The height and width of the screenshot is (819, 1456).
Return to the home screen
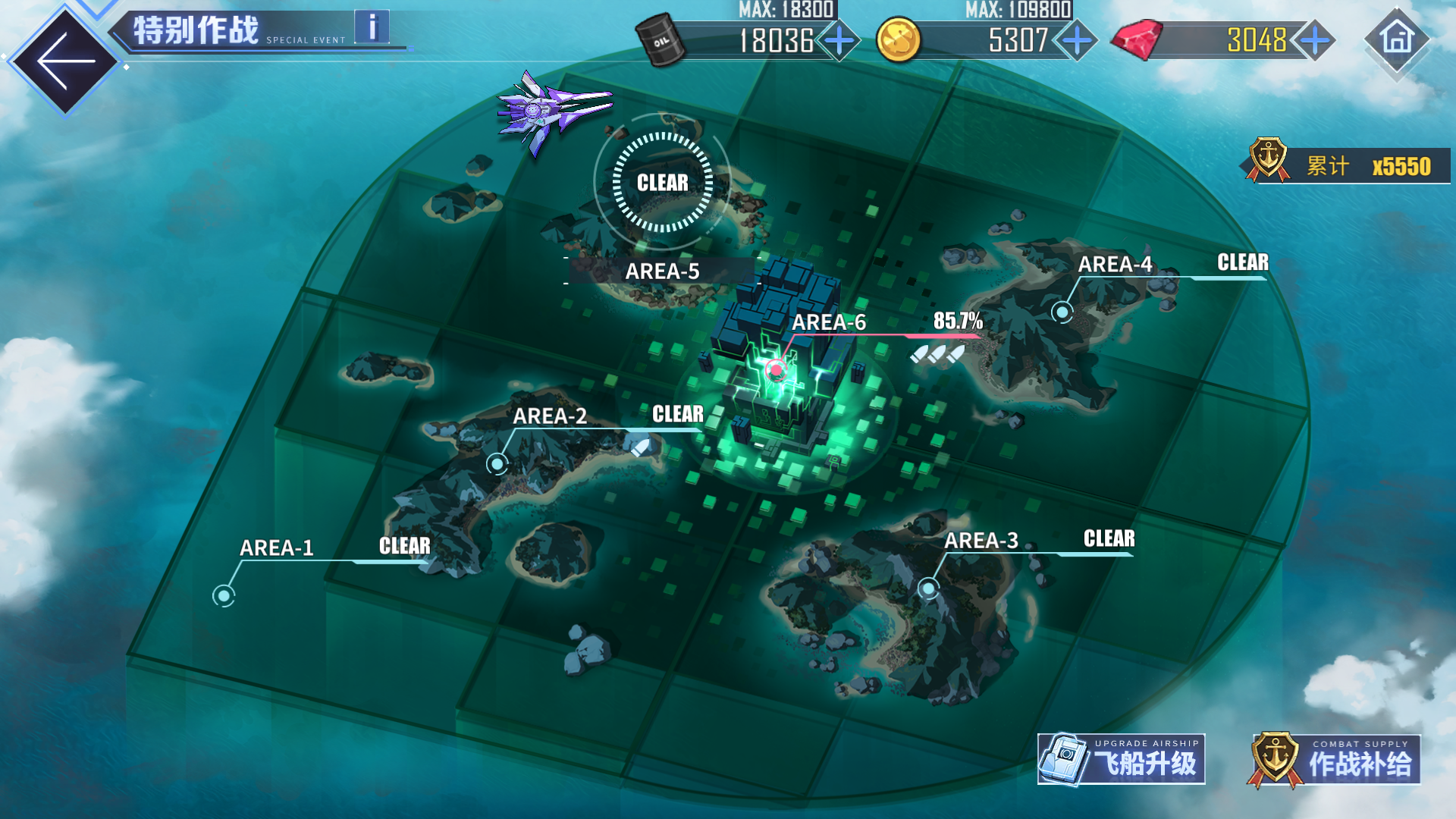(x=1397, y=39)
